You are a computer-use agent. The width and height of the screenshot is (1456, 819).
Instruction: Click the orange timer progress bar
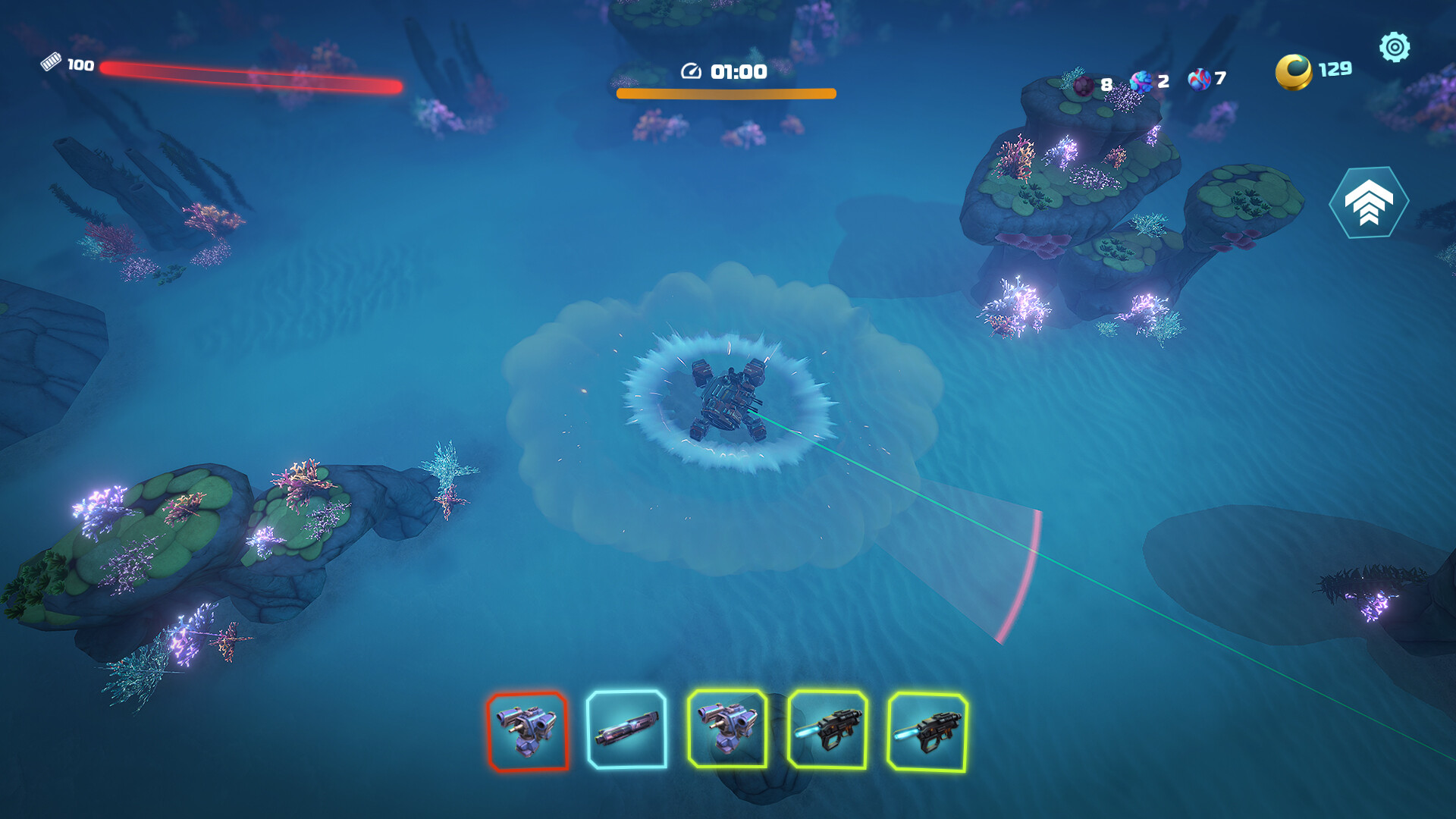pos(726,93)
